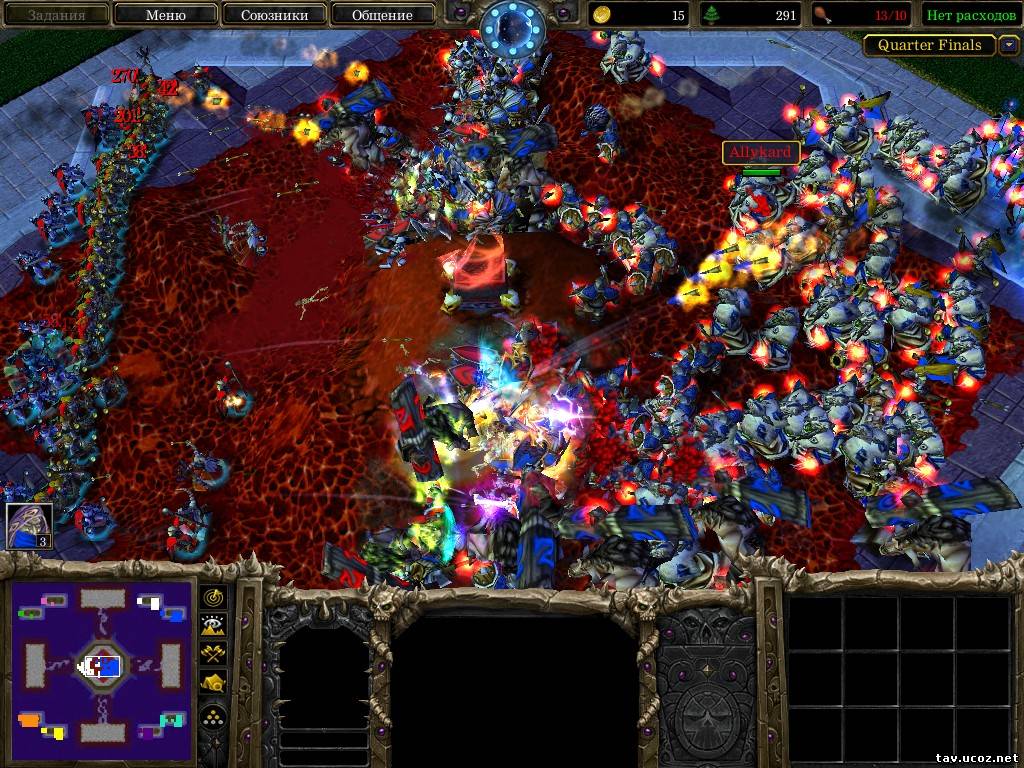Open the Задания quests log
The width and height of the screenshot is (1024, 768).
point(56,15)
